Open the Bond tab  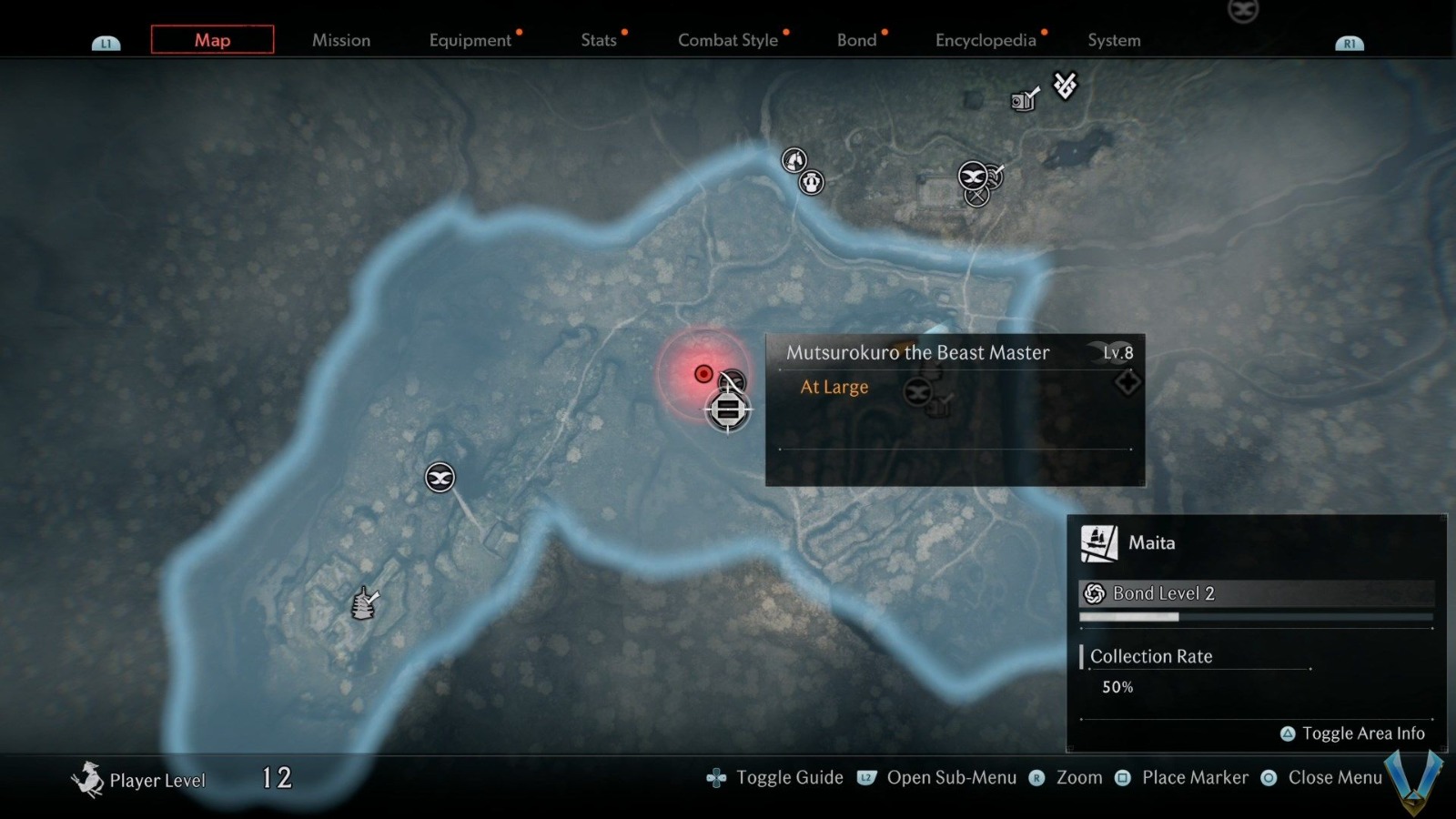pos(857,40)
